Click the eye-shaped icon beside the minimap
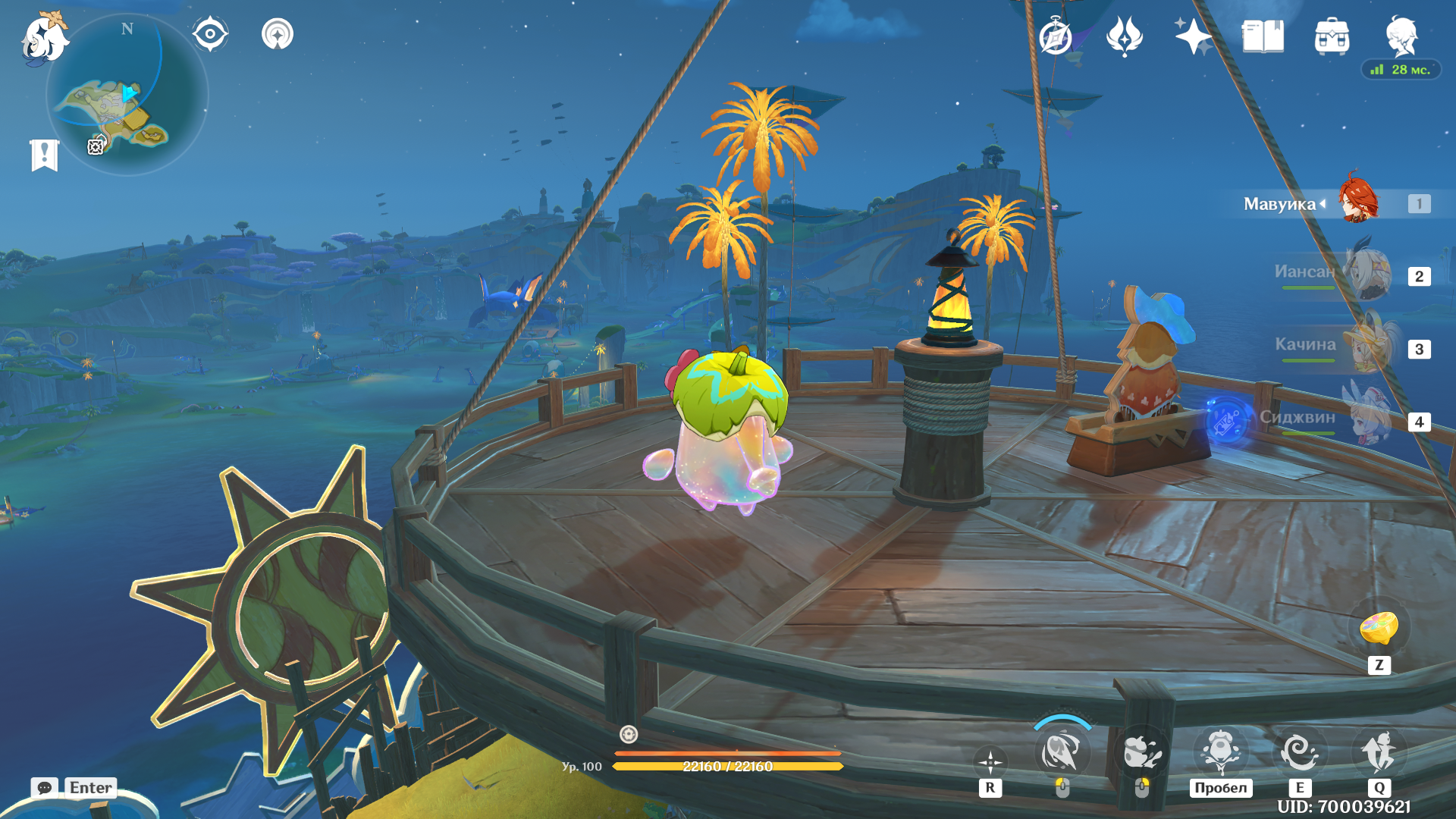 [210, 34]
